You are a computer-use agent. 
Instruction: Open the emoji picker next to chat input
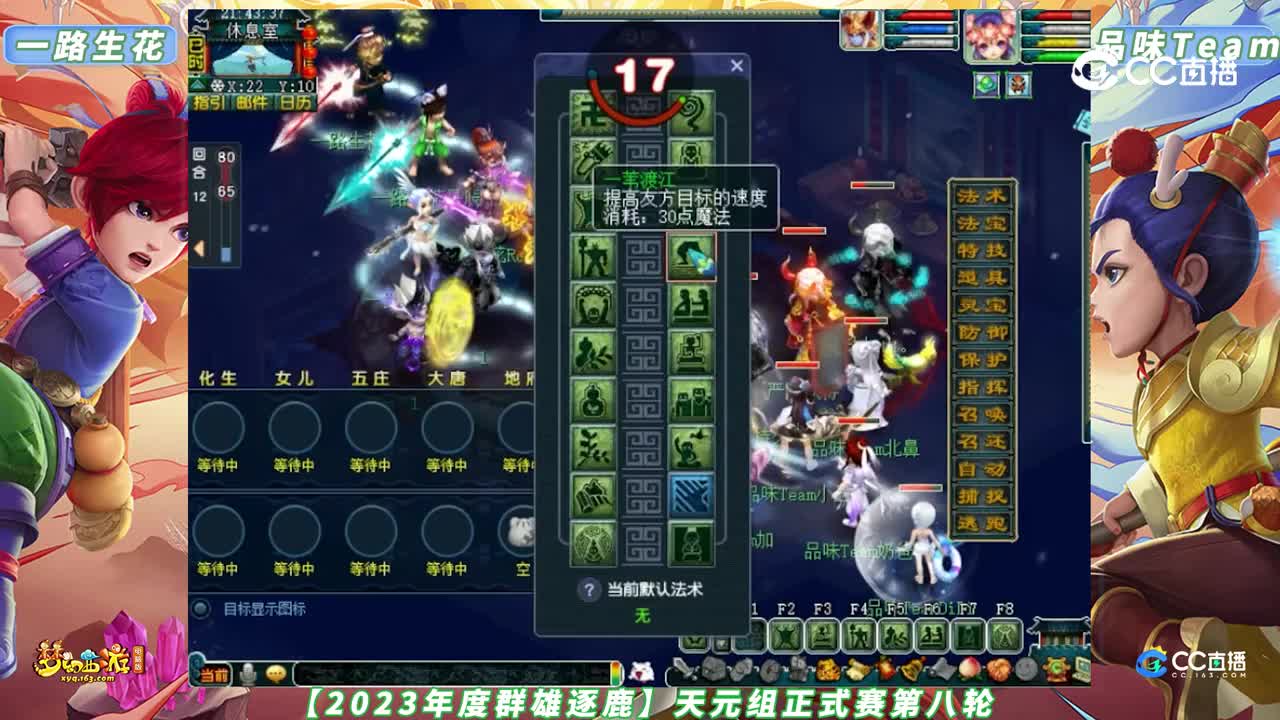[275, 674]
